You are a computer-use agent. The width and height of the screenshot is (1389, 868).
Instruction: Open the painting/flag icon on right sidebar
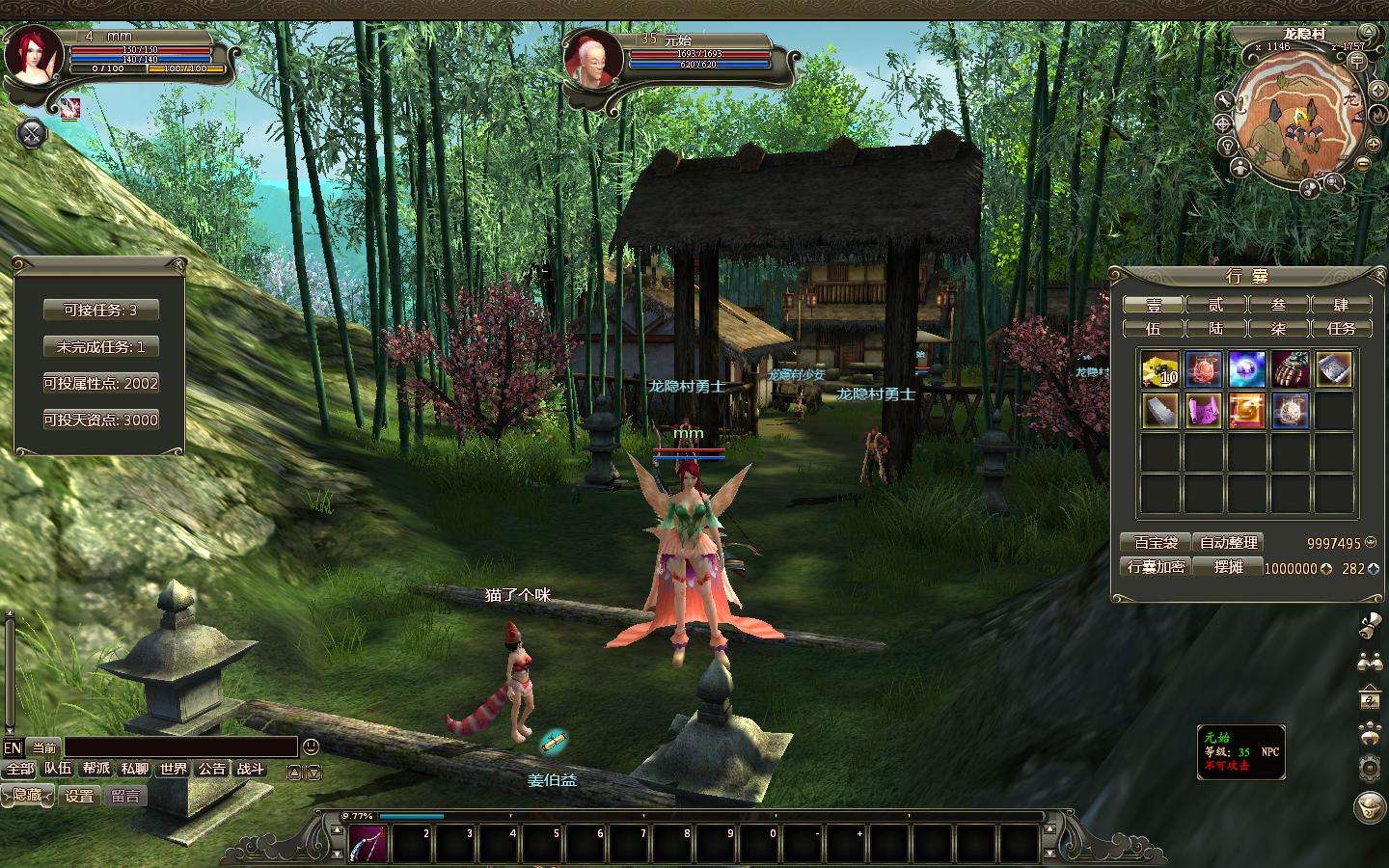[1368, 696]
